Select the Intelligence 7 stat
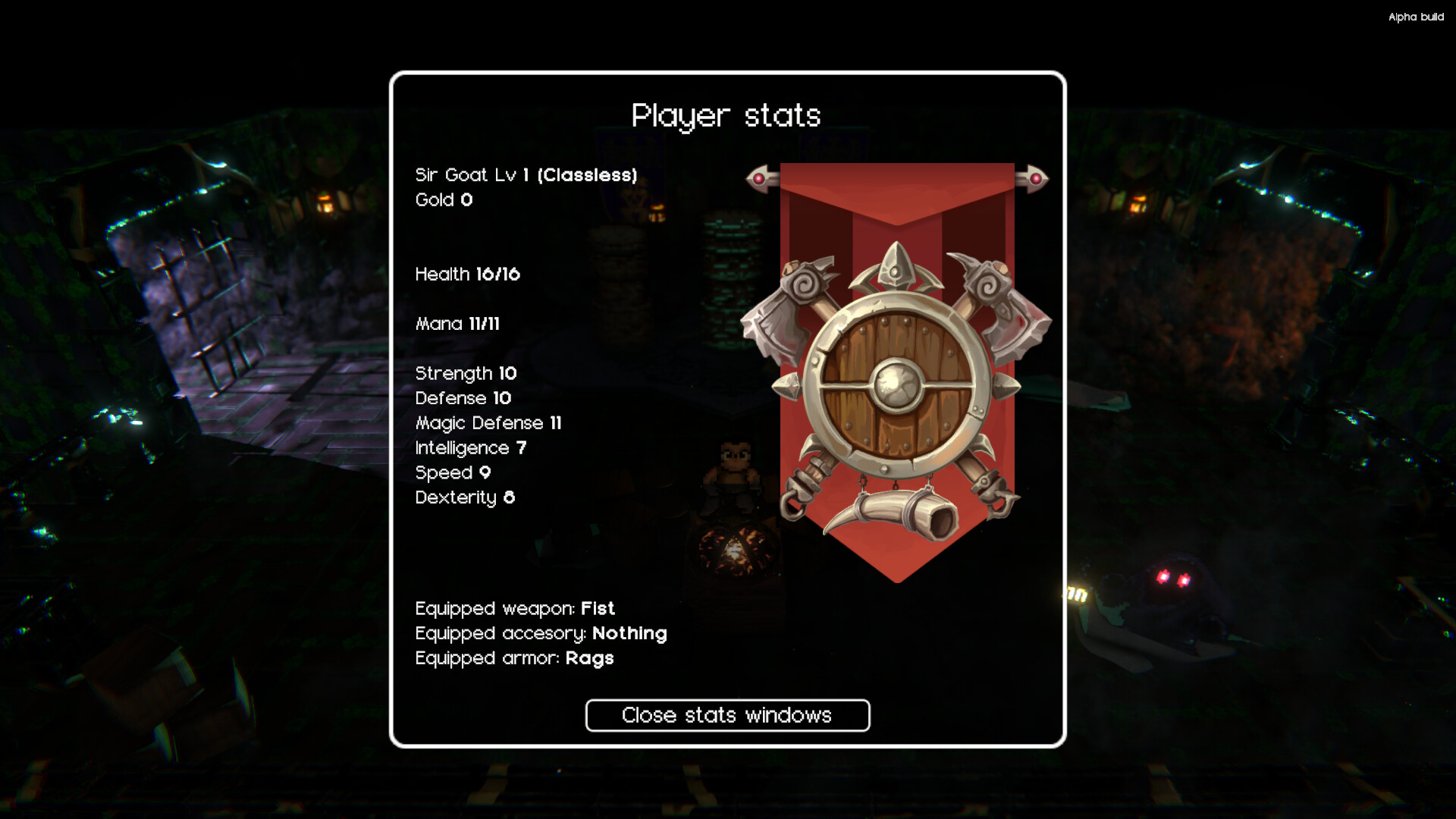The height and width of the screenshot is (819, 1456). (x=470, y=447)
